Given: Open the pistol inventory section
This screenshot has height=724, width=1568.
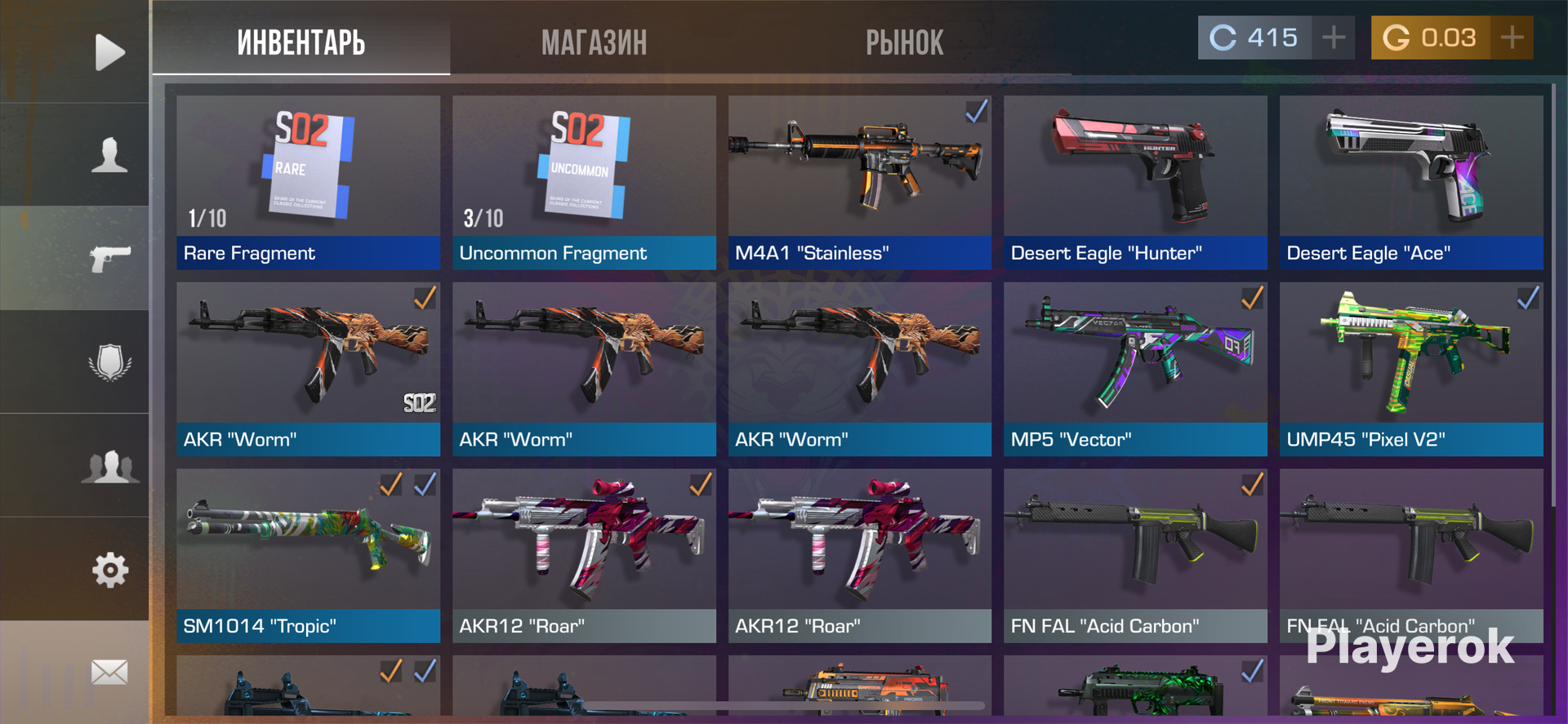Looking at the screenshot, I should click(x=109, y=259).
